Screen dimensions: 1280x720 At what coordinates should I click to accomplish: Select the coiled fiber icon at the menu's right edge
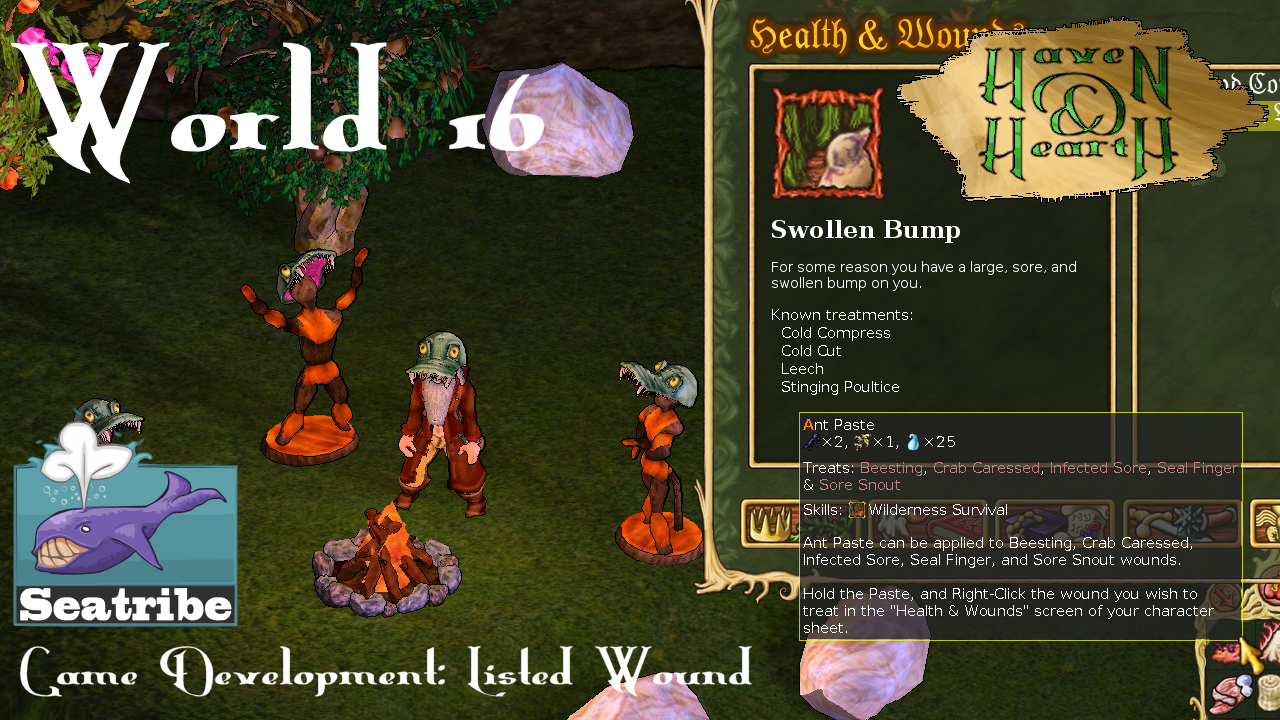point(1267,520)
